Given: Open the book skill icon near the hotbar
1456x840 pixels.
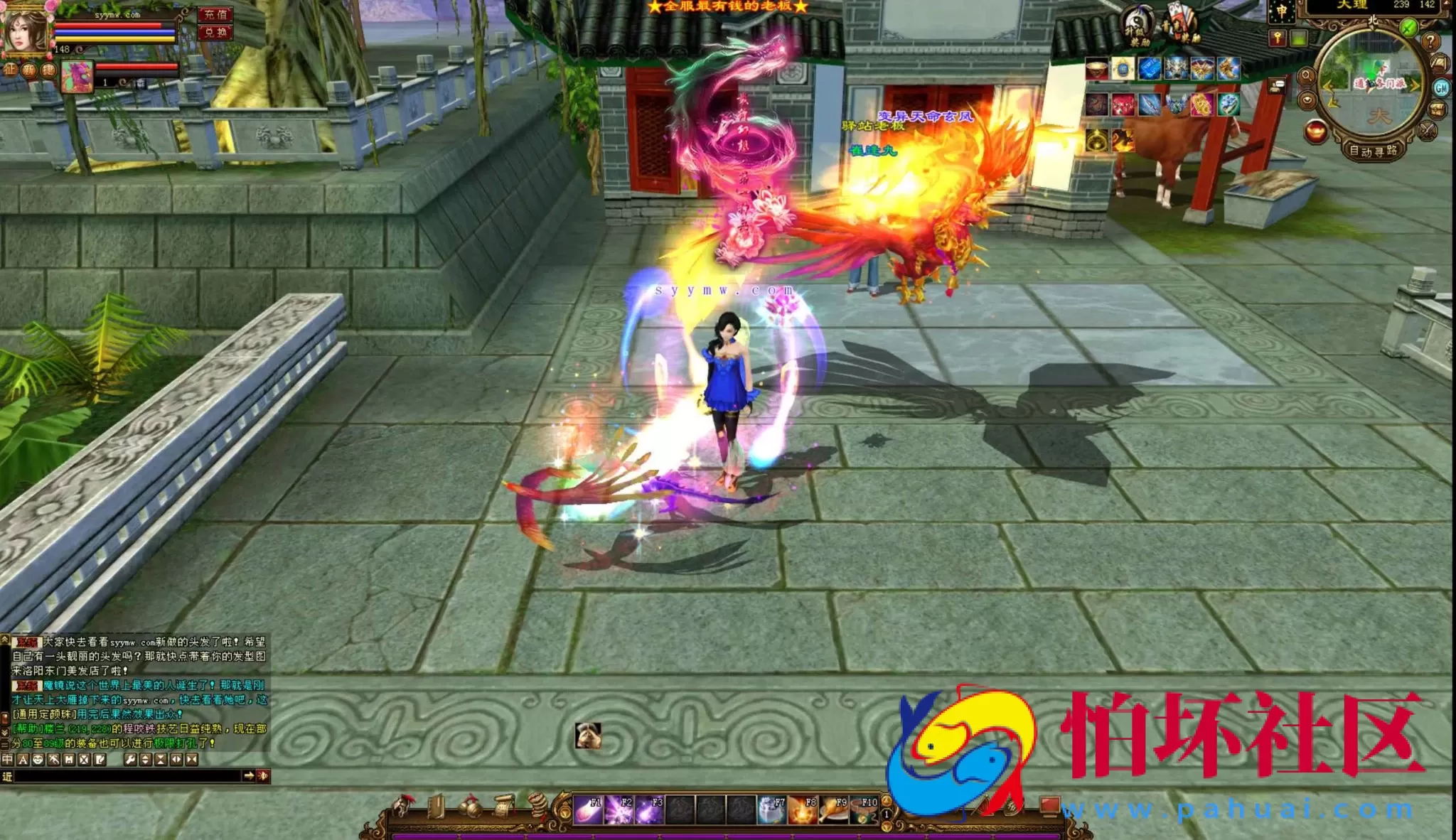Looking at the screenshot, I should 436,807.
